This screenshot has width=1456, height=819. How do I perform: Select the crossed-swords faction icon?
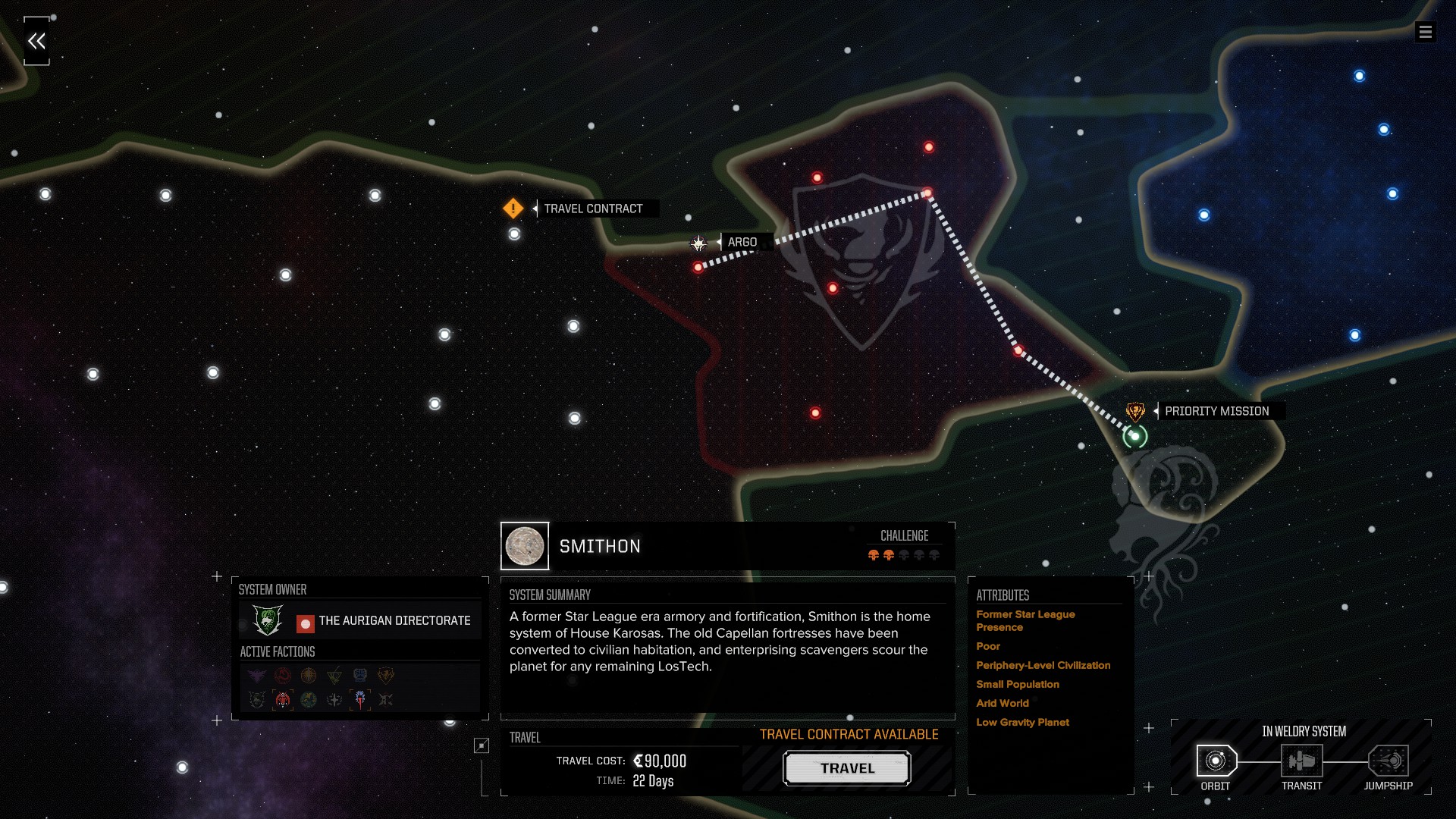click(385, 701)
